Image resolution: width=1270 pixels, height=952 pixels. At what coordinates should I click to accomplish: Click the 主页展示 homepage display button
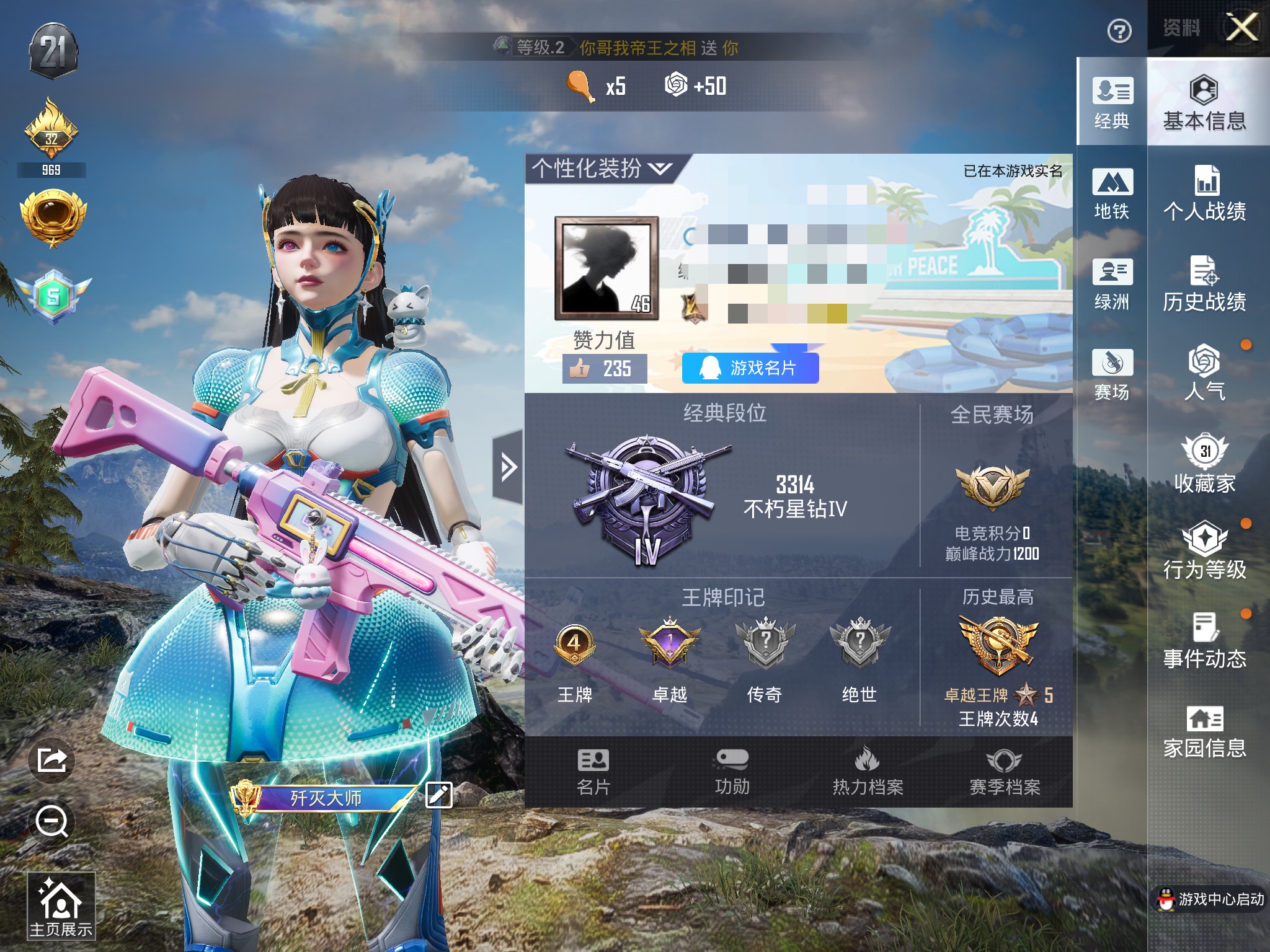pos(61,905)
